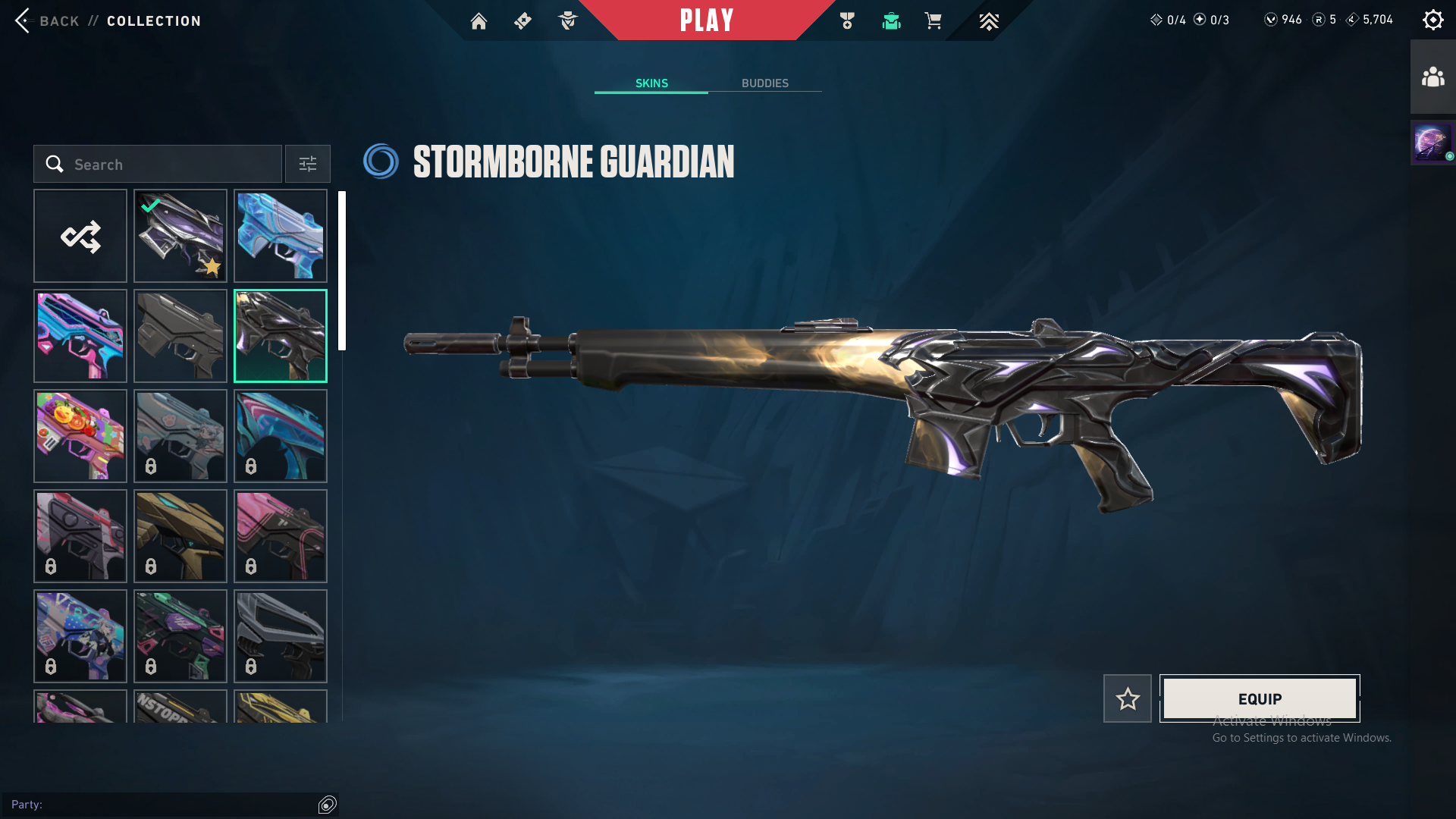Favorite this skin with the star button
The height and width of the screenshot is (819, 1456).
click(x=1128, y=698)
